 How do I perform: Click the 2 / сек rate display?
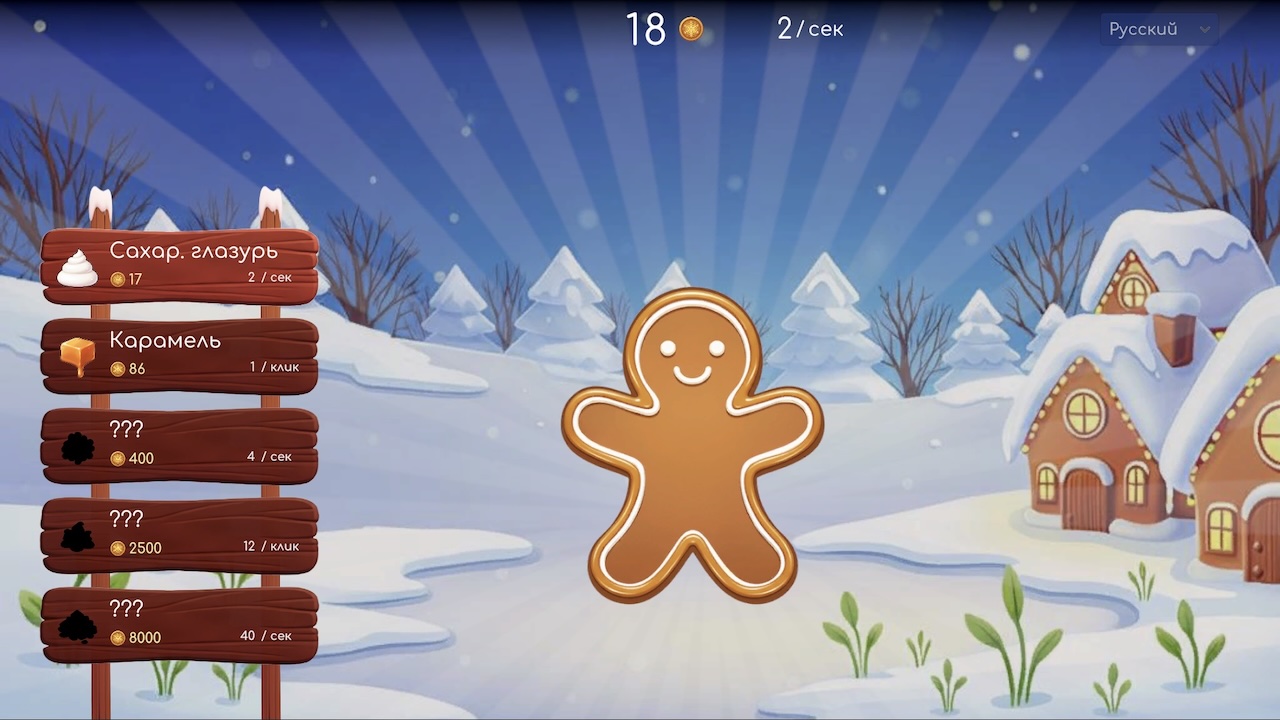810,29
